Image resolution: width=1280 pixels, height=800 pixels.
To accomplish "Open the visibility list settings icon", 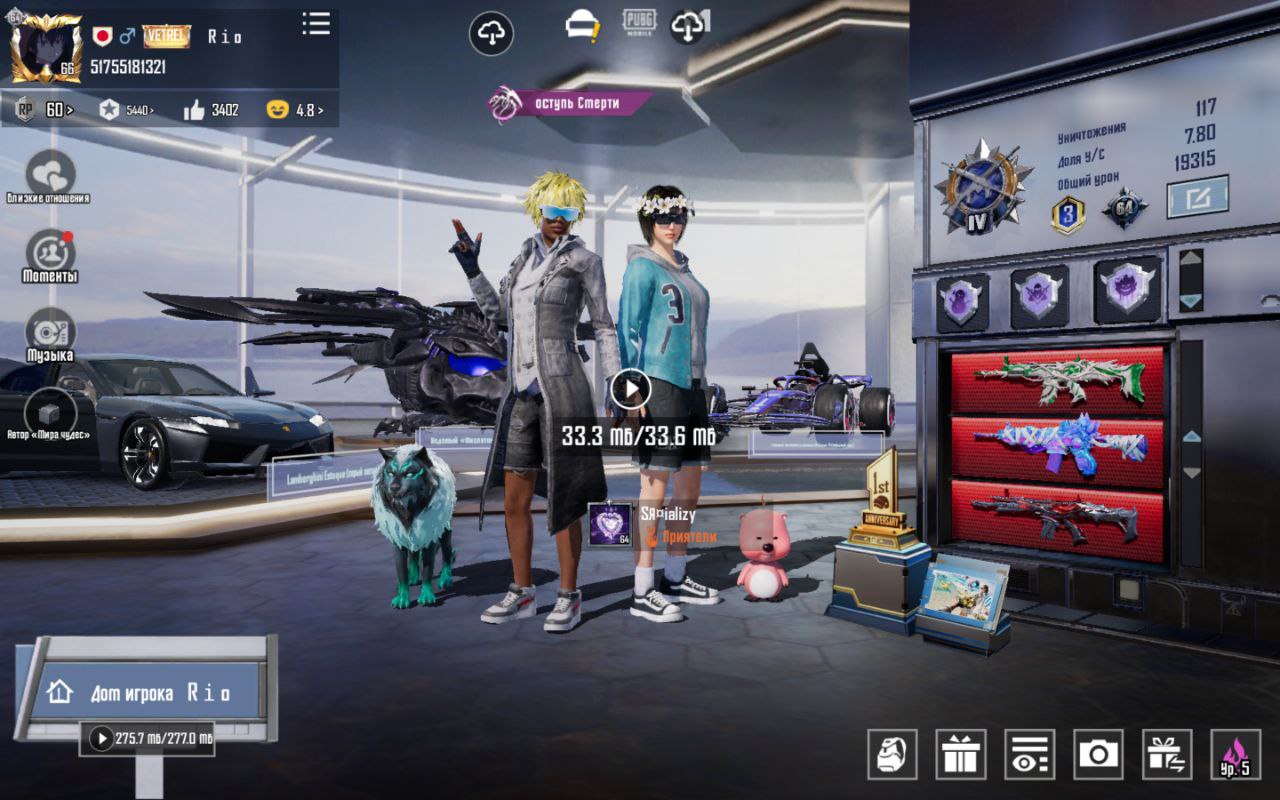I will tap(1029, 754).
